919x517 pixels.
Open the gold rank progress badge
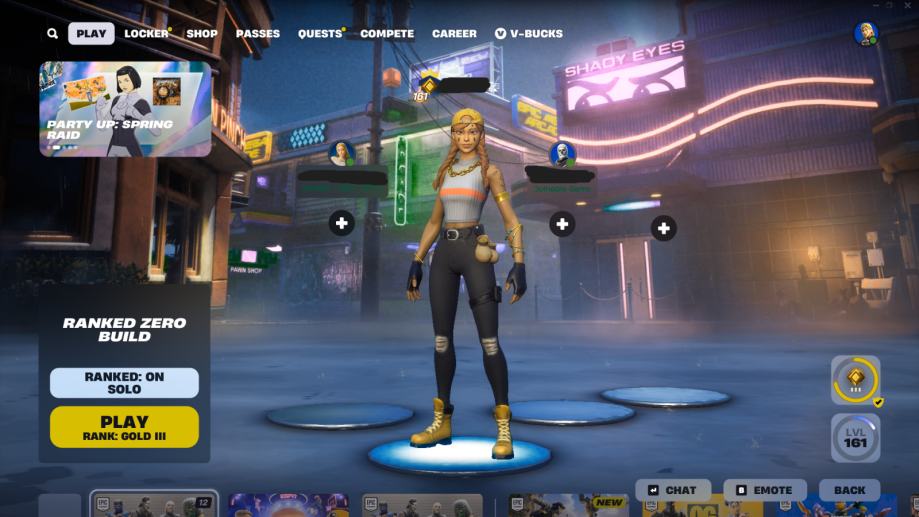click(855, 380)
